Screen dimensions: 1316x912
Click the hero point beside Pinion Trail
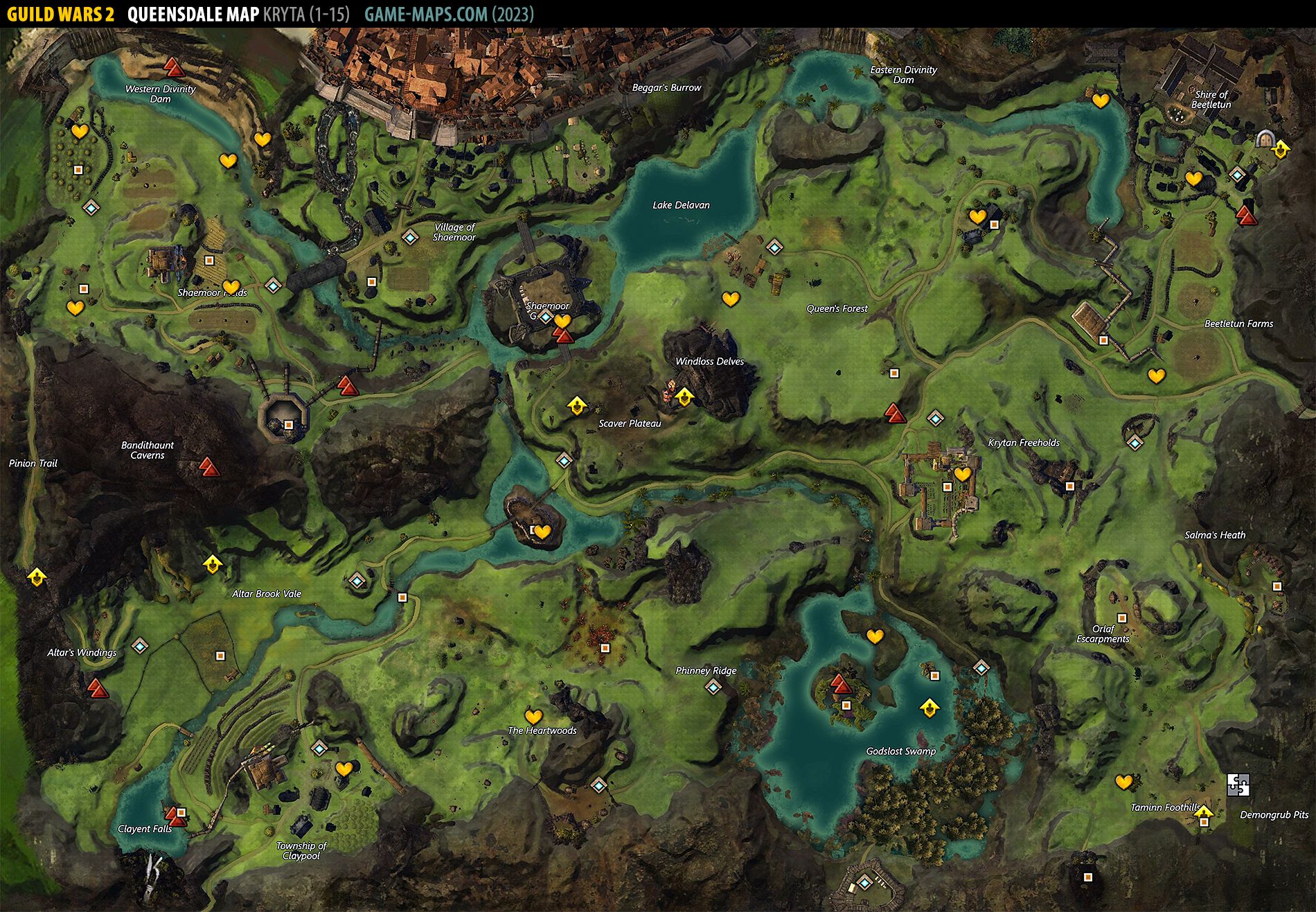coord(37,576)
